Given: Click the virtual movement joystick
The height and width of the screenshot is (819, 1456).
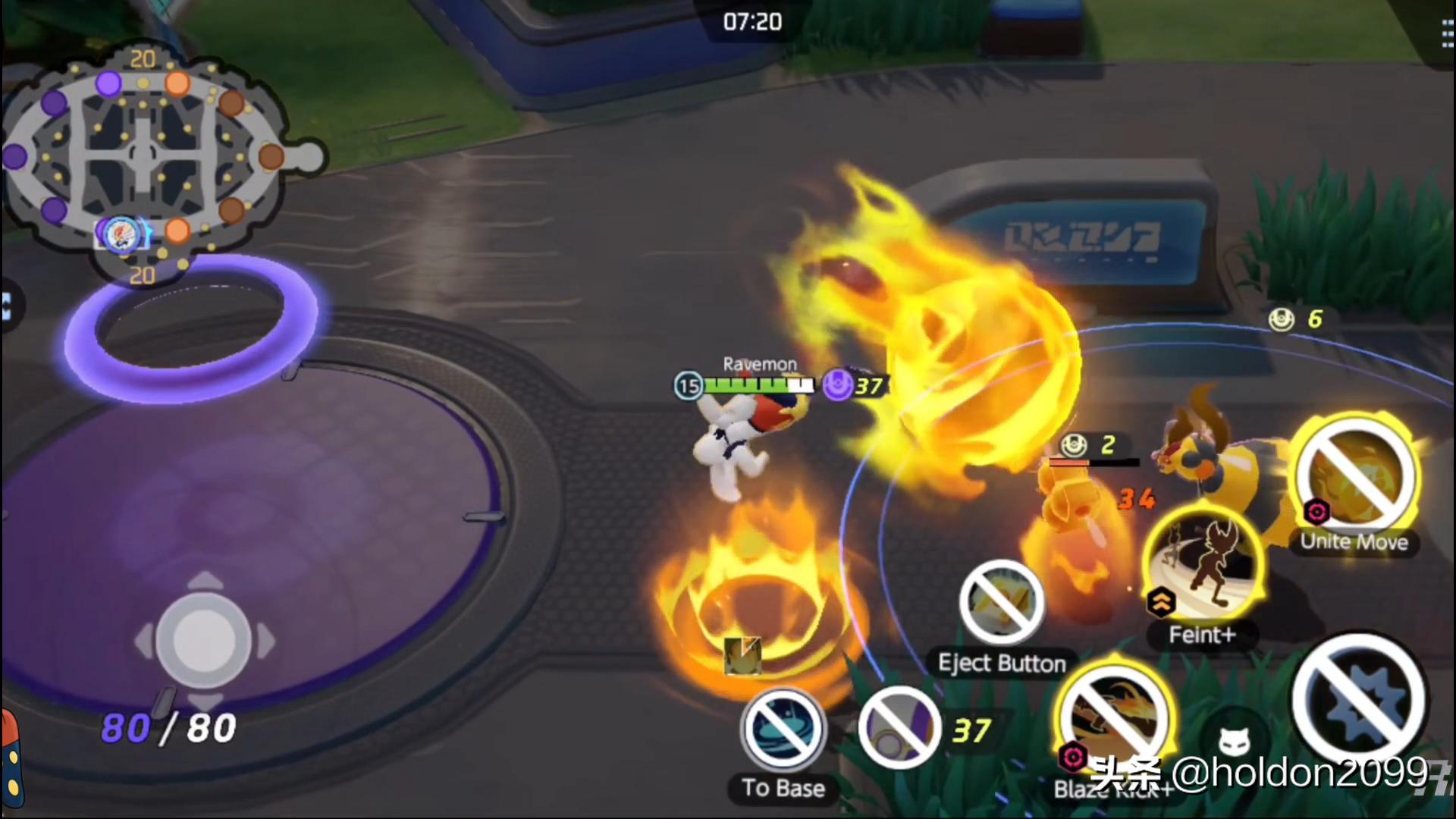Looking at the screenshot, I should coord(204,641).
